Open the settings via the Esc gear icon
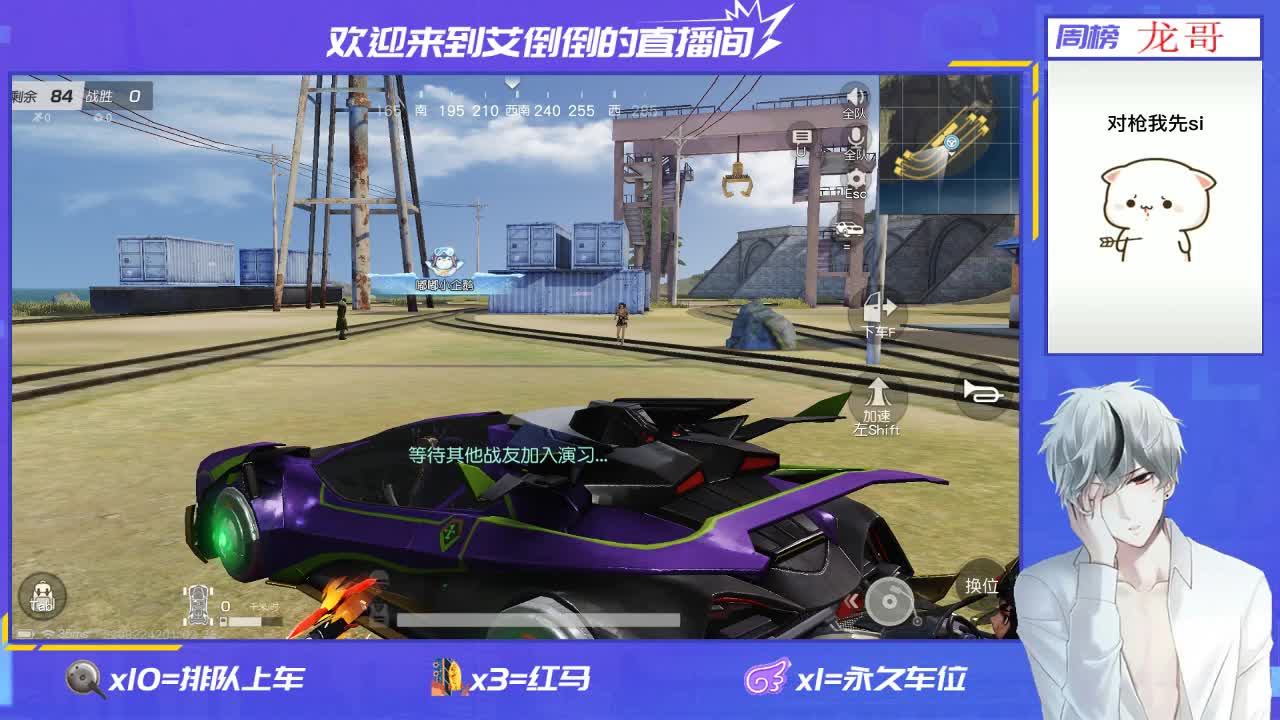This screenshot has height=720, width=1280. coord(855,178)
